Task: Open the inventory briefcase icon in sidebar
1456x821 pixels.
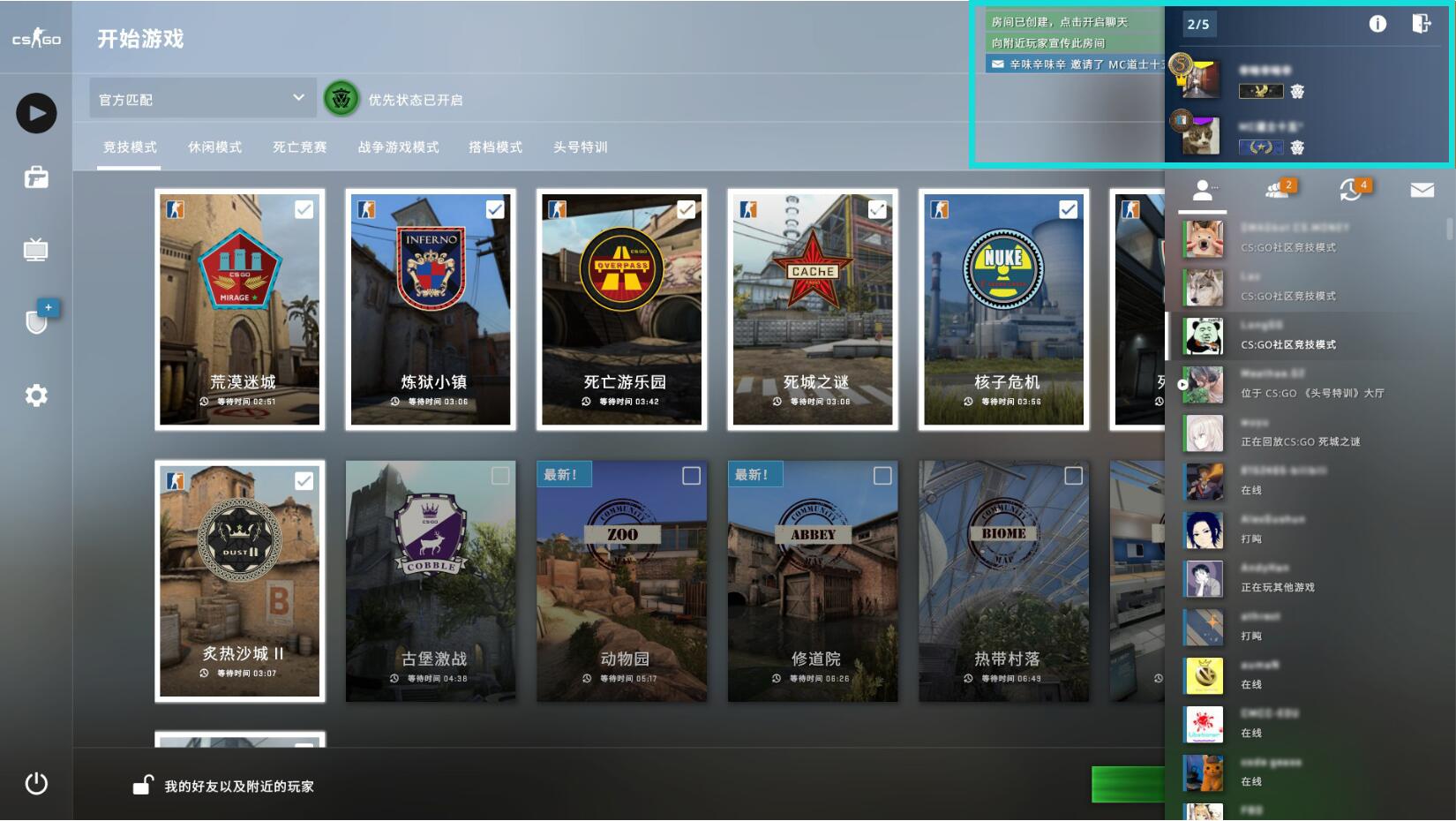Action: coord(35,177)
